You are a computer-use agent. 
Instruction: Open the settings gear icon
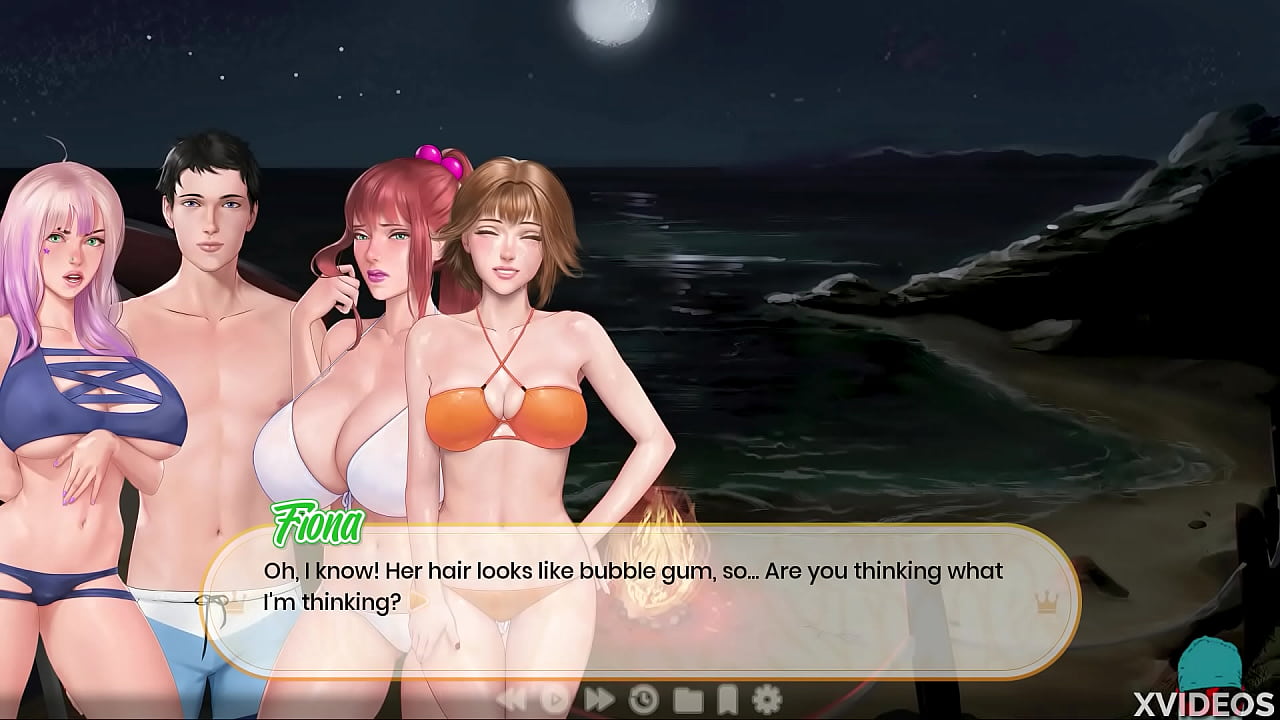(x=768, y=699)
